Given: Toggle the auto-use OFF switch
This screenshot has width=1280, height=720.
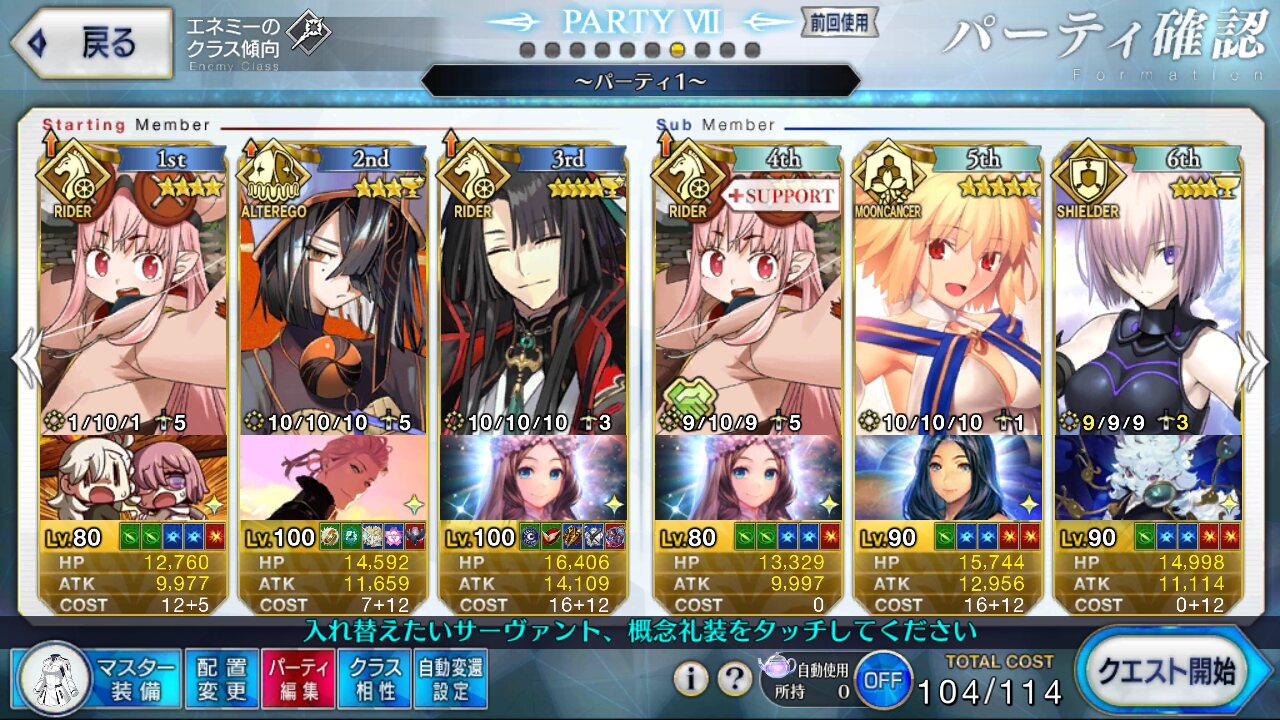Looking at the screenshot, I should 882,679.
